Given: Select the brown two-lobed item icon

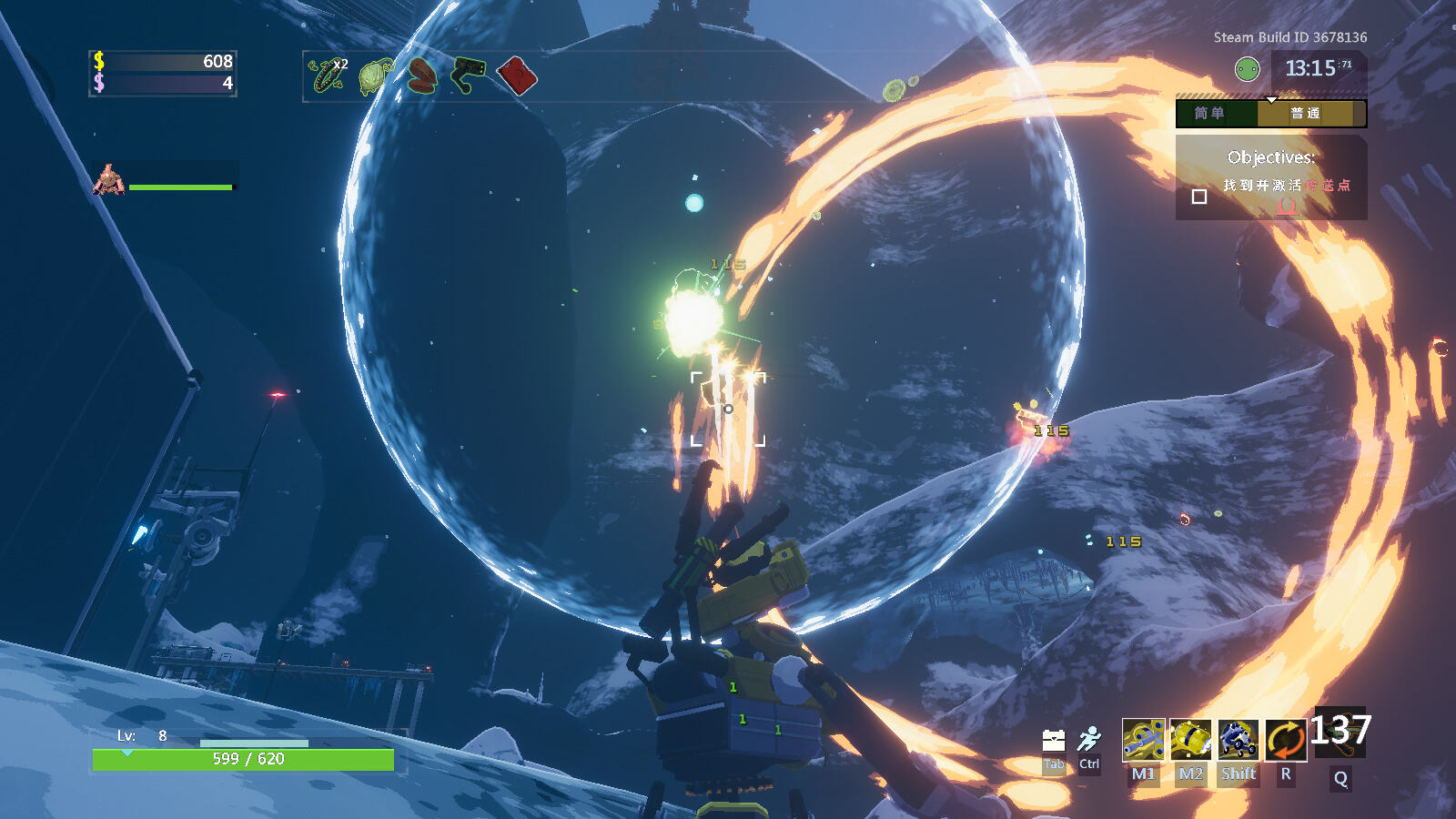Looking at the screenshot, I should click(x=421, y=76).
